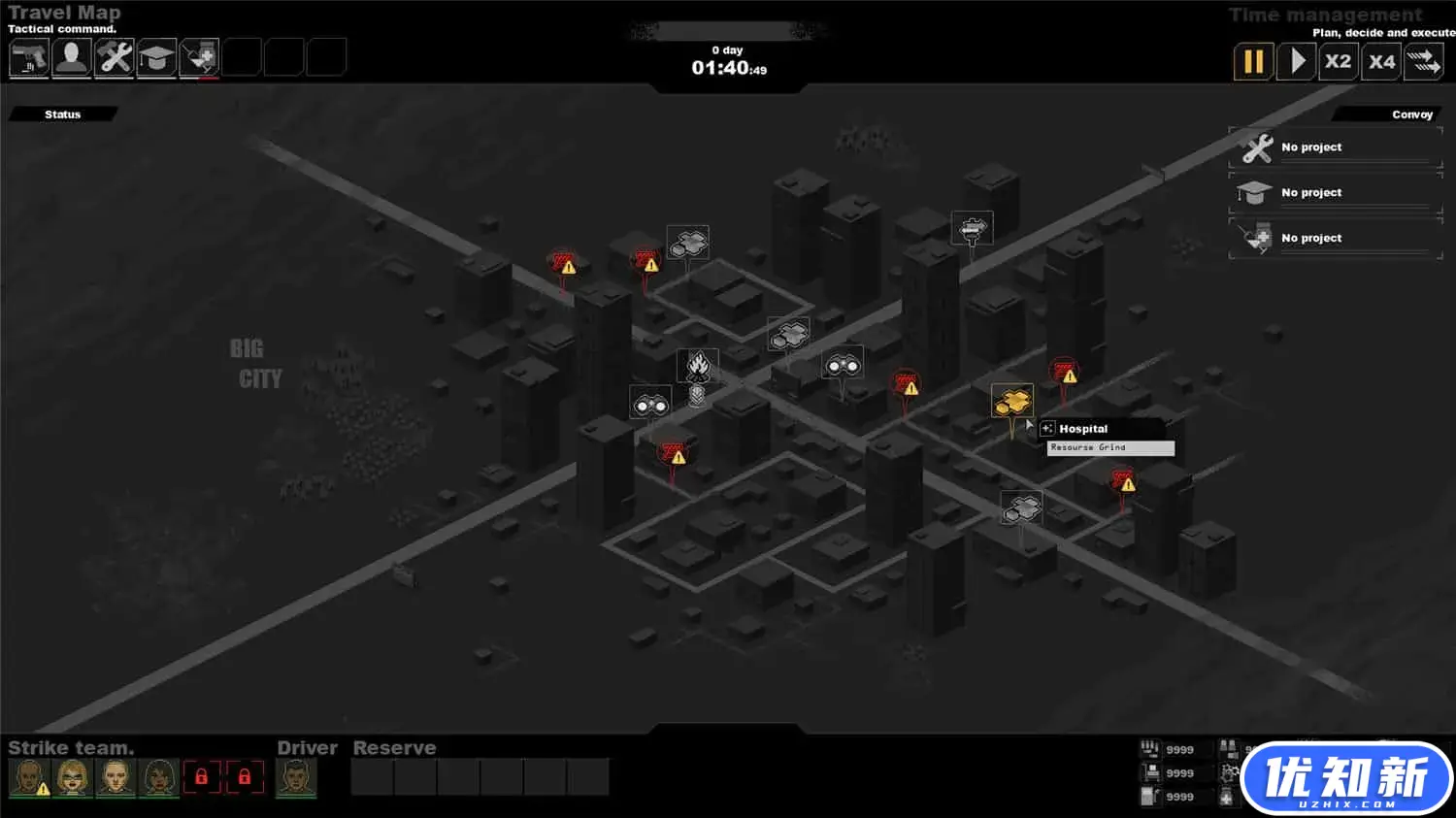Set game speed to X2
The width and height of the screenshot is (1456, 818).
[x=1339, y=61]
